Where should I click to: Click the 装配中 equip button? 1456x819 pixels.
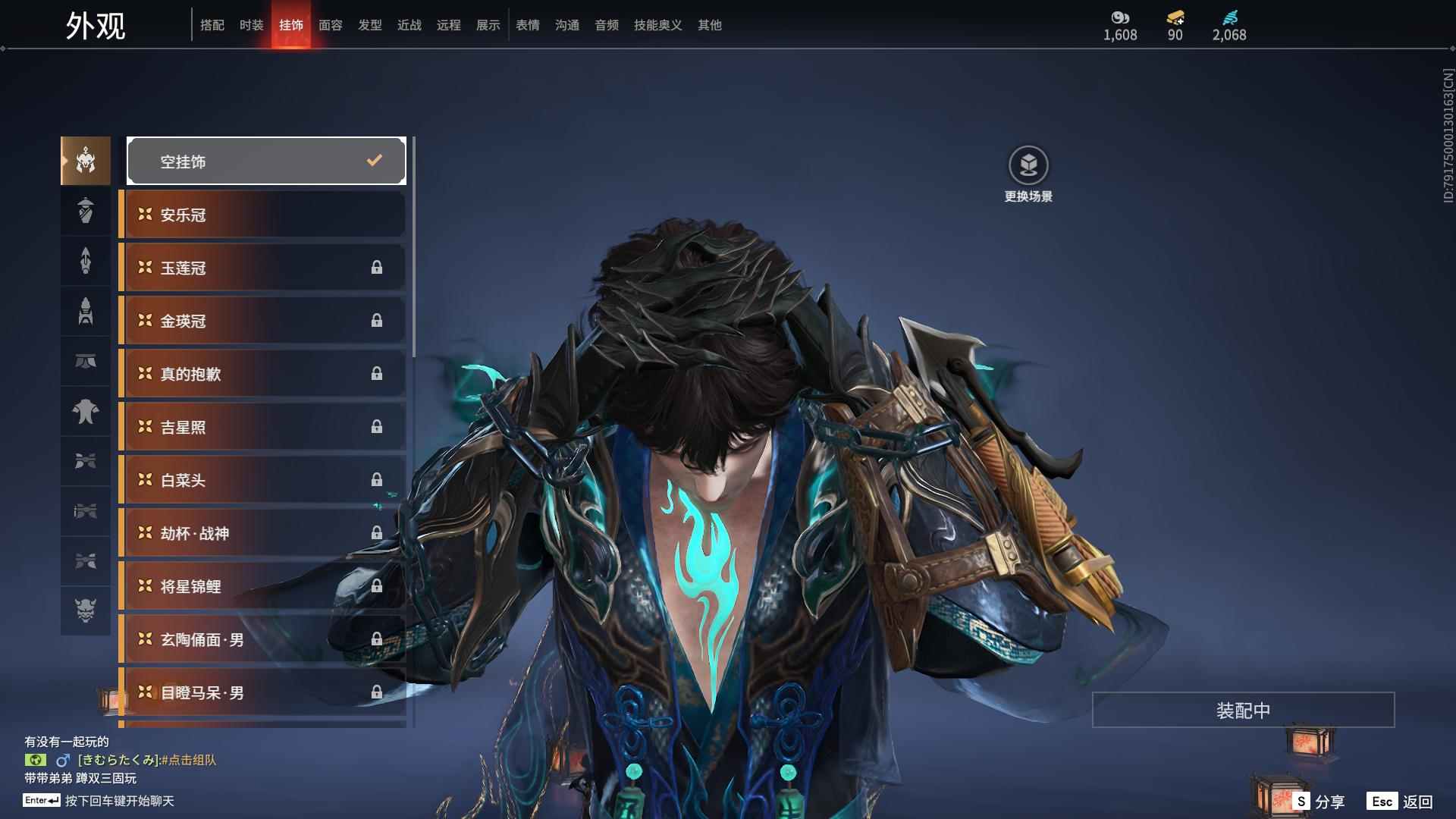(x=1242, y=710)
